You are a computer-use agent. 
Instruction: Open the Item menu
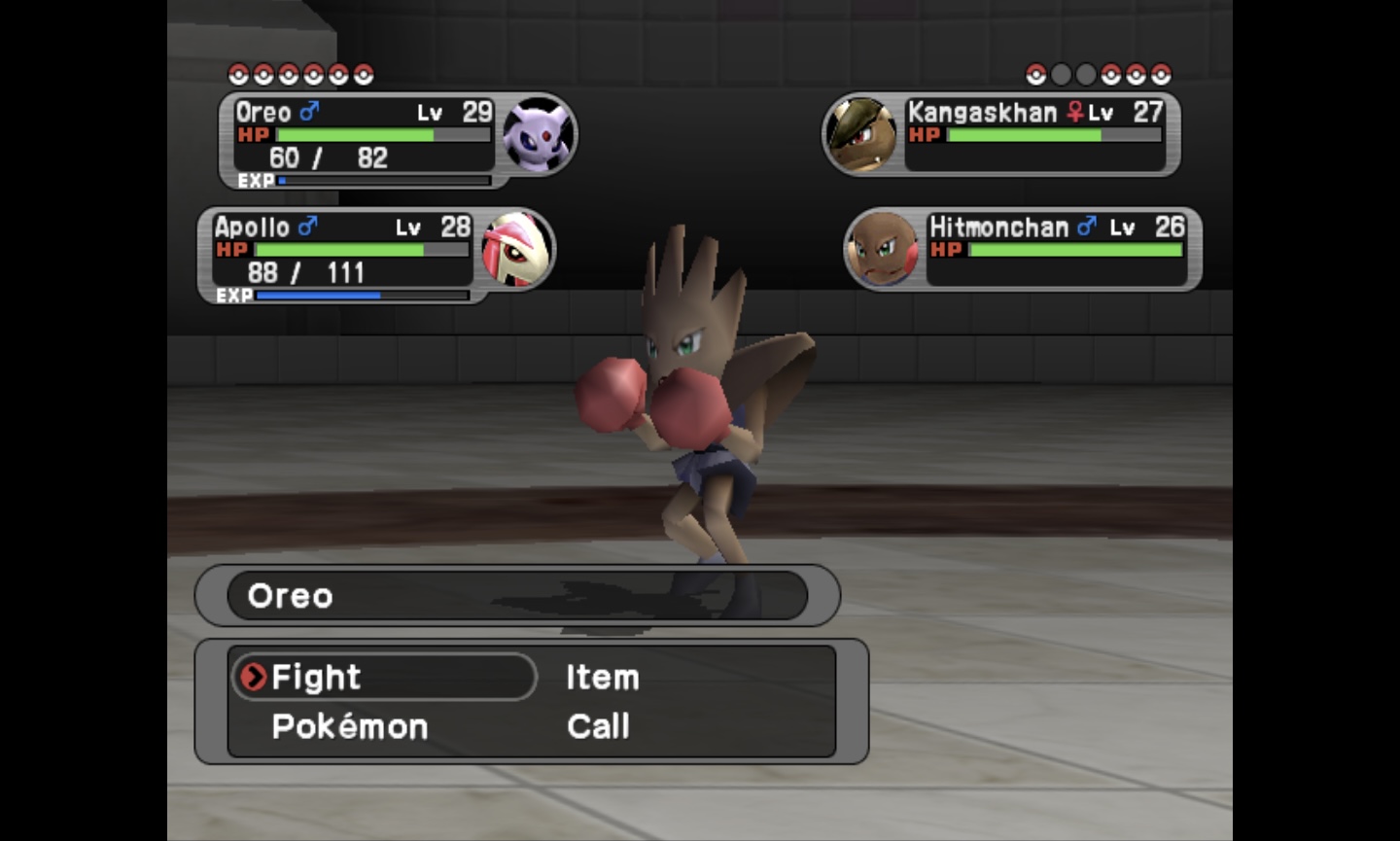pyautogui.click(x=603, y=677)
